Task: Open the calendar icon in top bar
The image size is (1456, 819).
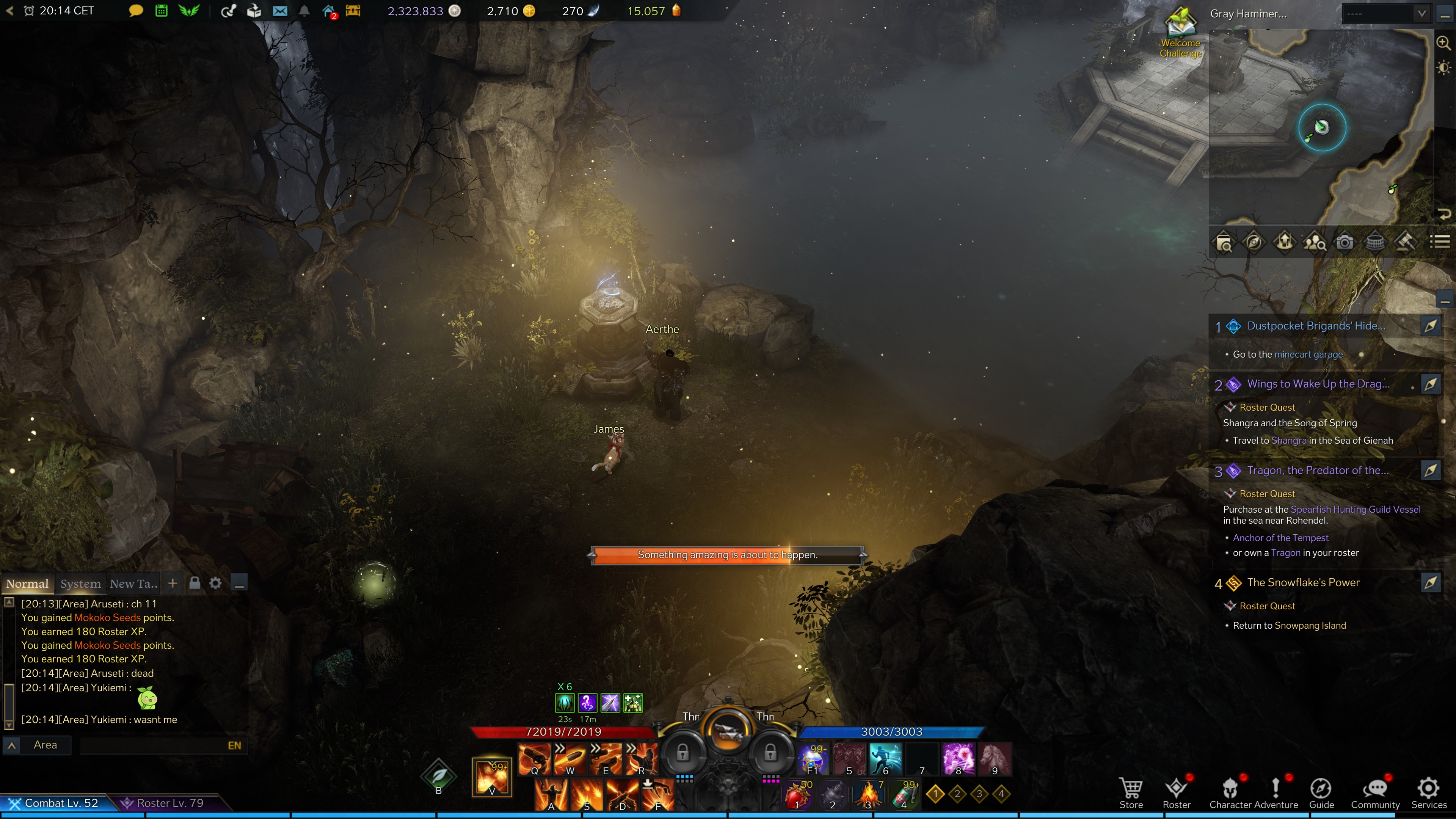Action: (x=161, y=11)
